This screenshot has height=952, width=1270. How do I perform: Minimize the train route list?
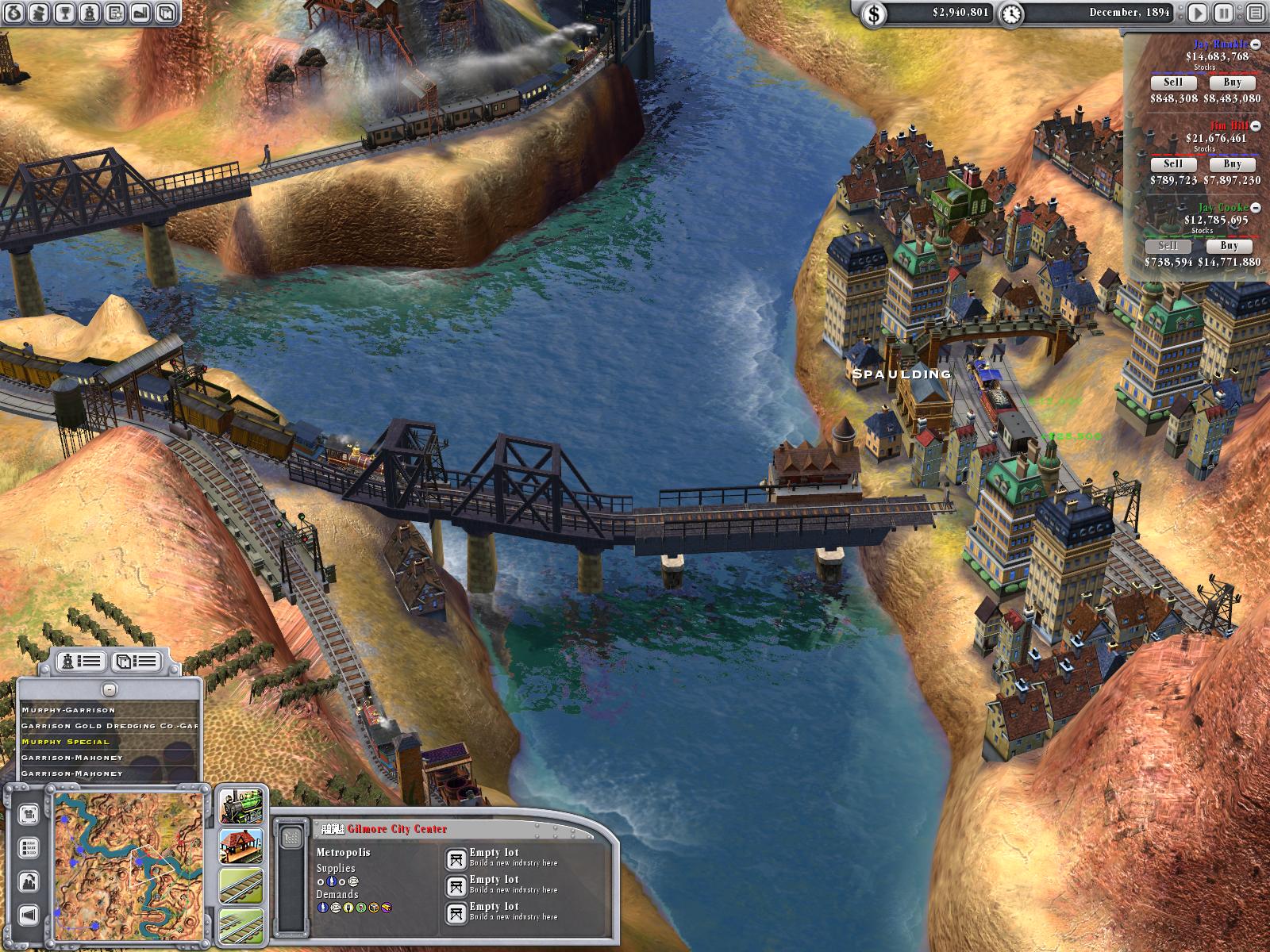(x=110, y=689)
